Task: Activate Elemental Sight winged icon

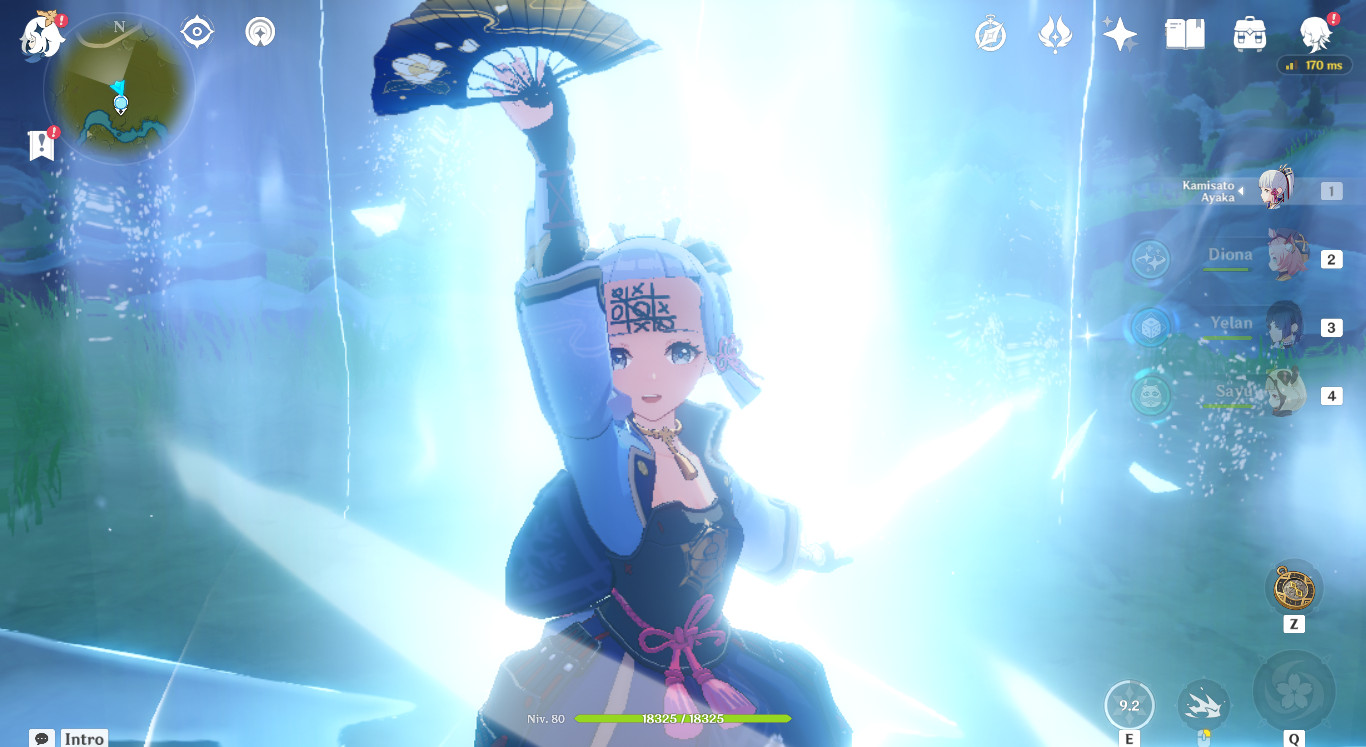Action: click(1056, 33)
